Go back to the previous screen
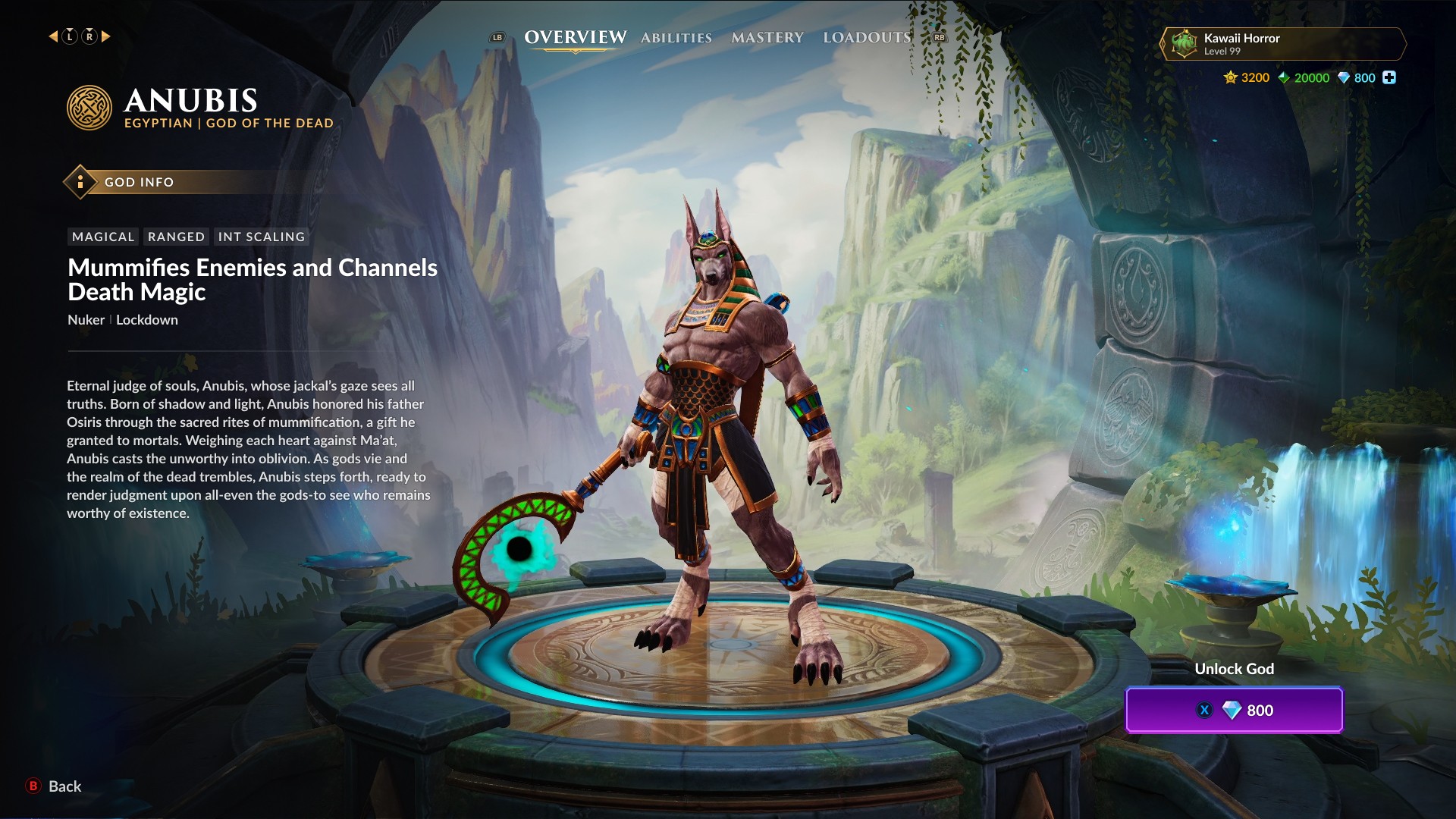 click(54, 786)
